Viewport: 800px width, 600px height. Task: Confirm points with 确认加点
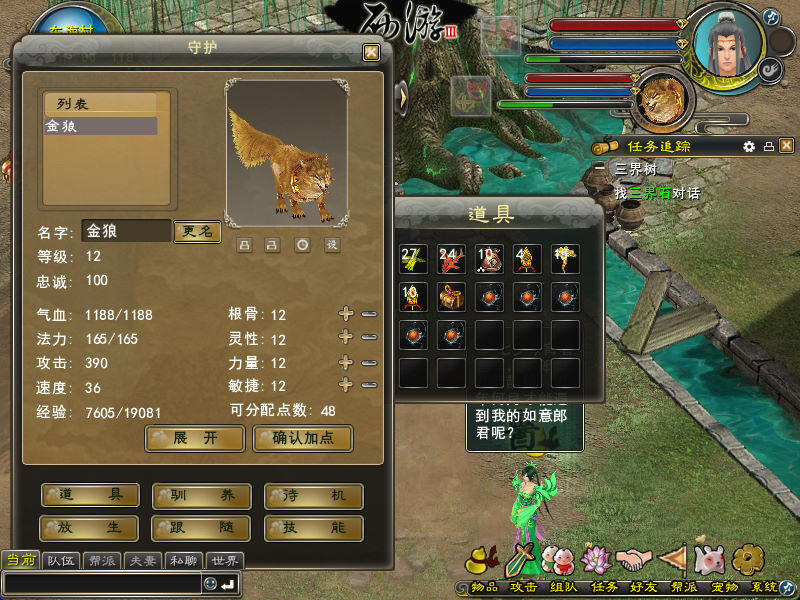(302, 438)
